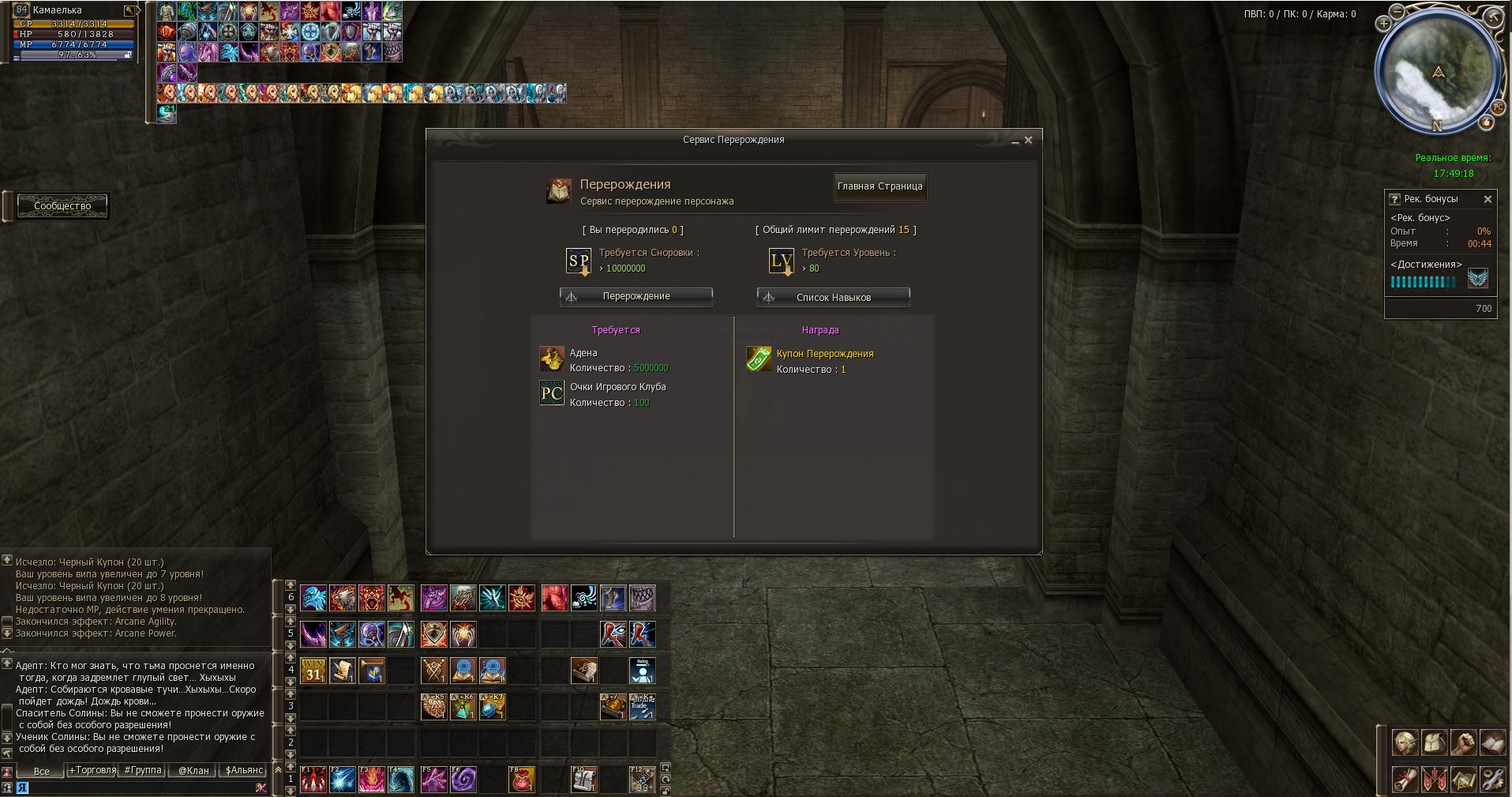Click the Перерождение (Rebirth) button

[636, 296]
